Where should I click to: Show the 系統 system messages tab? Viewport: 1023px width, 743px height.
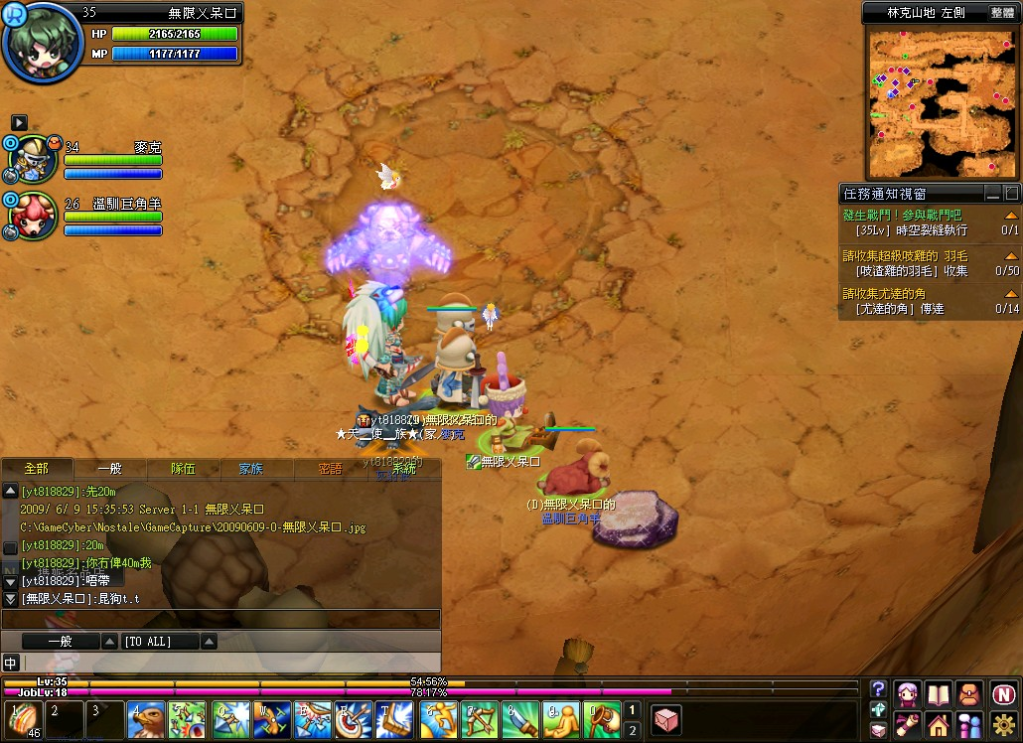[404, 468]
